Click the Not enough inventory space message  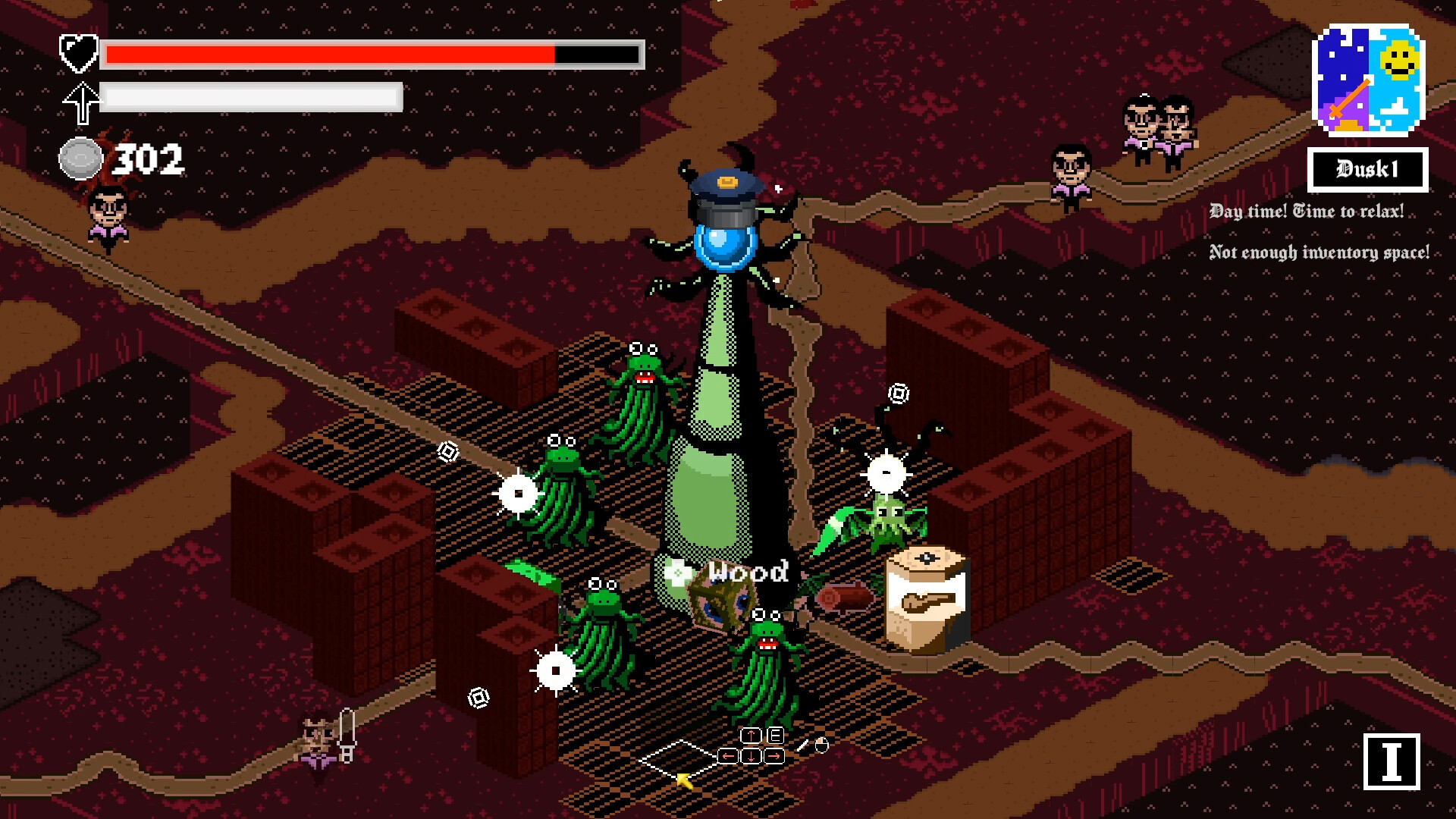coord(1320,251)
